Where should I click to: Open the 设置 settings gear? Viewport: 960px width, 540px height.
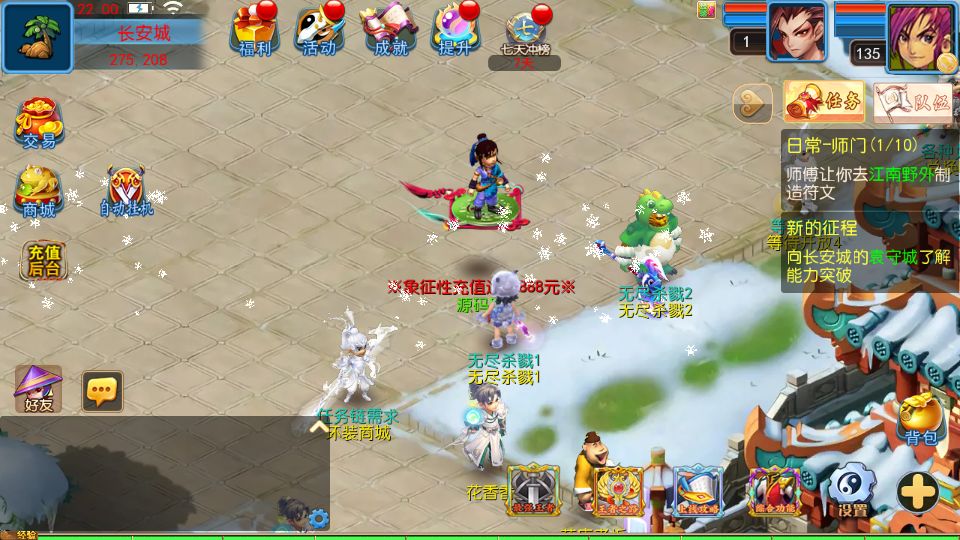852,492
